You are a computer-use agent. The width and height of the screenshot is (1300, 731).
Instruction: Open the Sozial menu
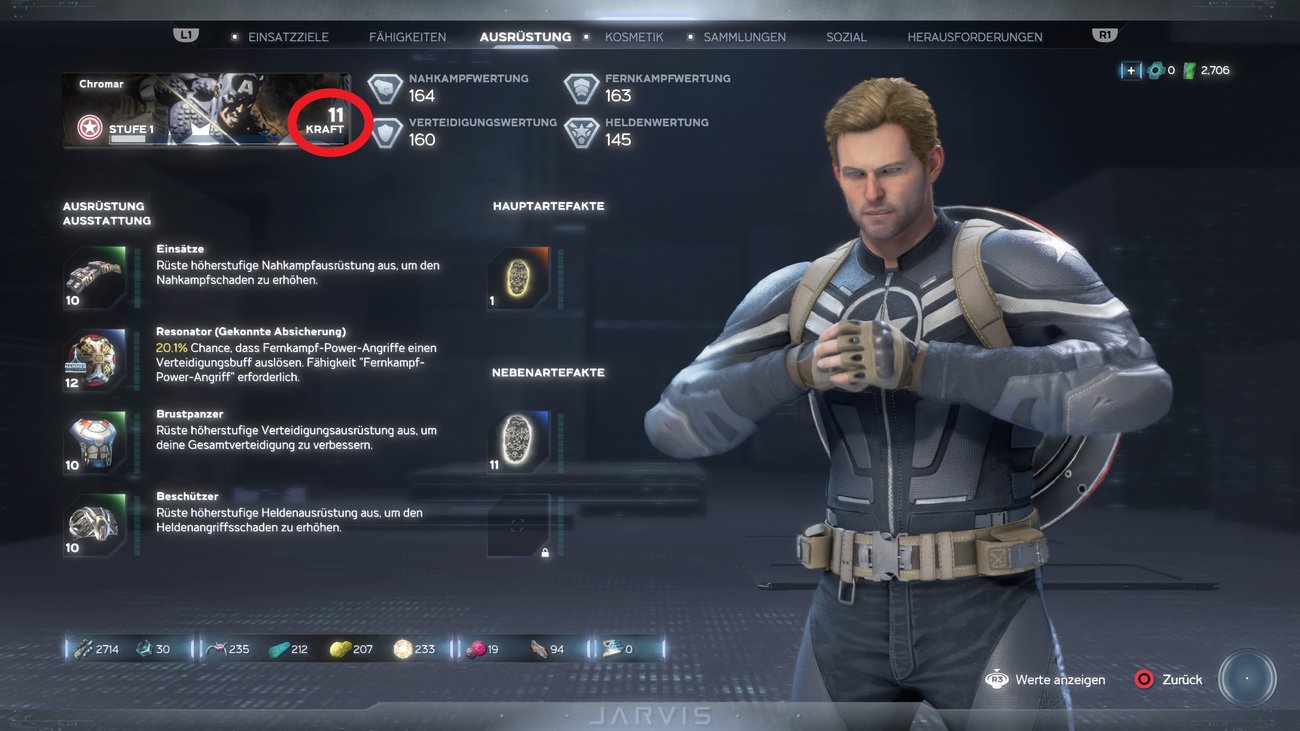pos(846,36)
